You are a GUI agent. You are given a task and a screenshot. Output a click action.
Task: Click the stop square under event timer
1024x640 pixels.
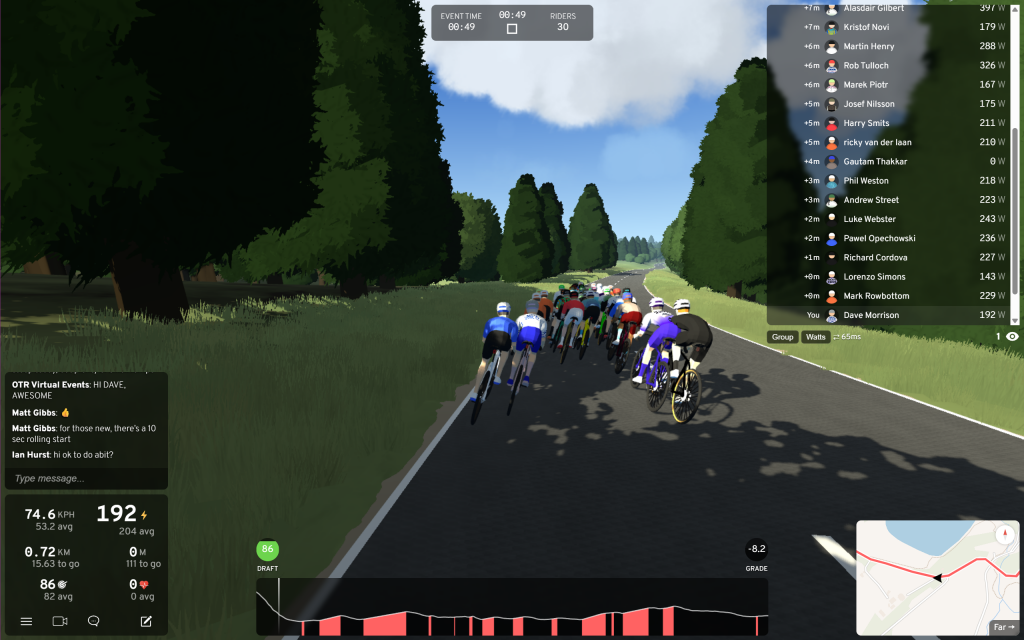(512, 29)
